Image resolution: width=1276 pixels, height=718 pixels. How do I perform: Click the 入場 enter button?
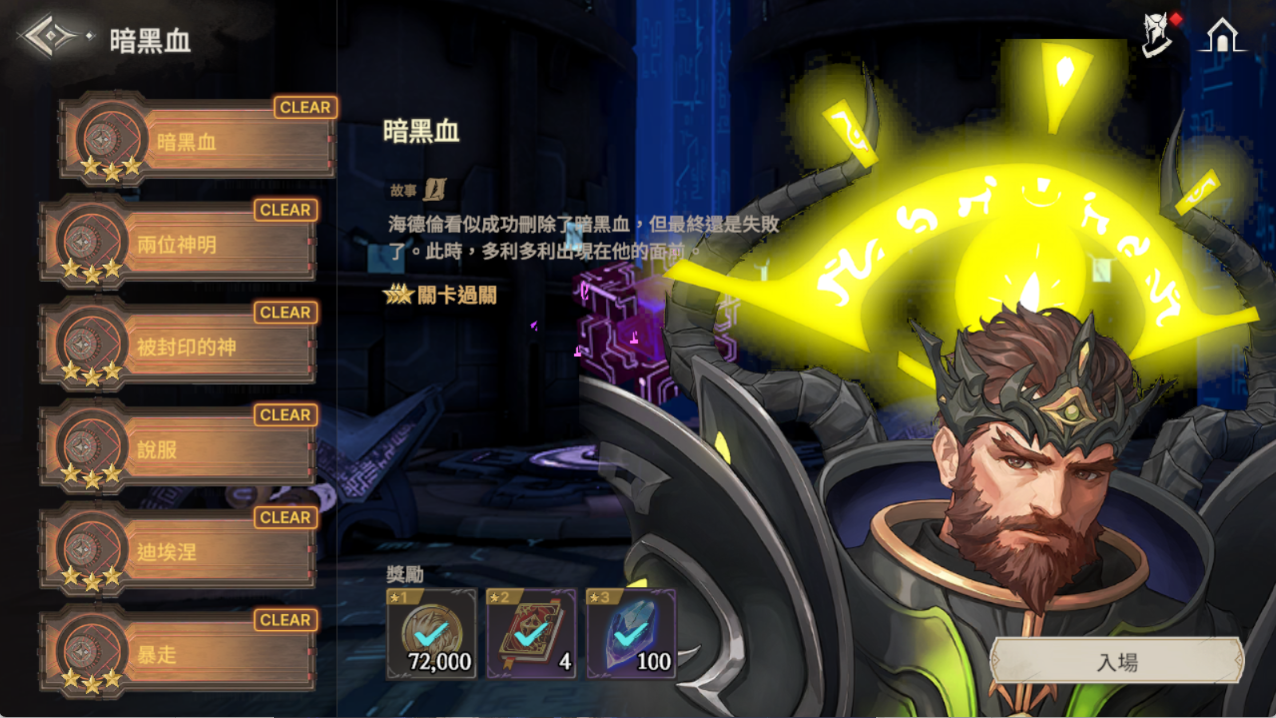pyautogui.click(x=1116, y=662)
